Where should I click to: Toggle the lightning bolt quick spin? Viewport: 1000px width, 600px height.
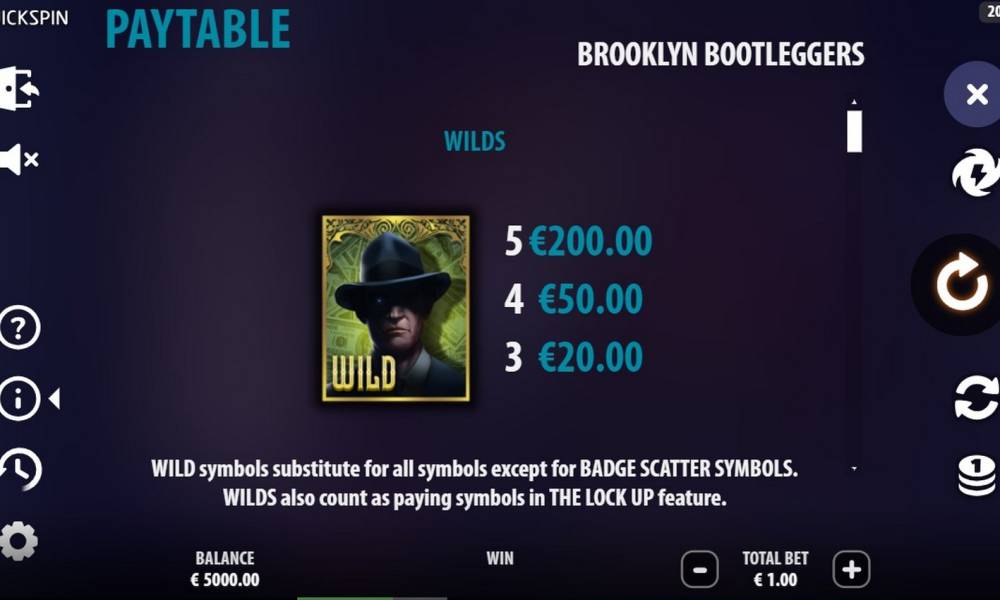click(975, 174)
